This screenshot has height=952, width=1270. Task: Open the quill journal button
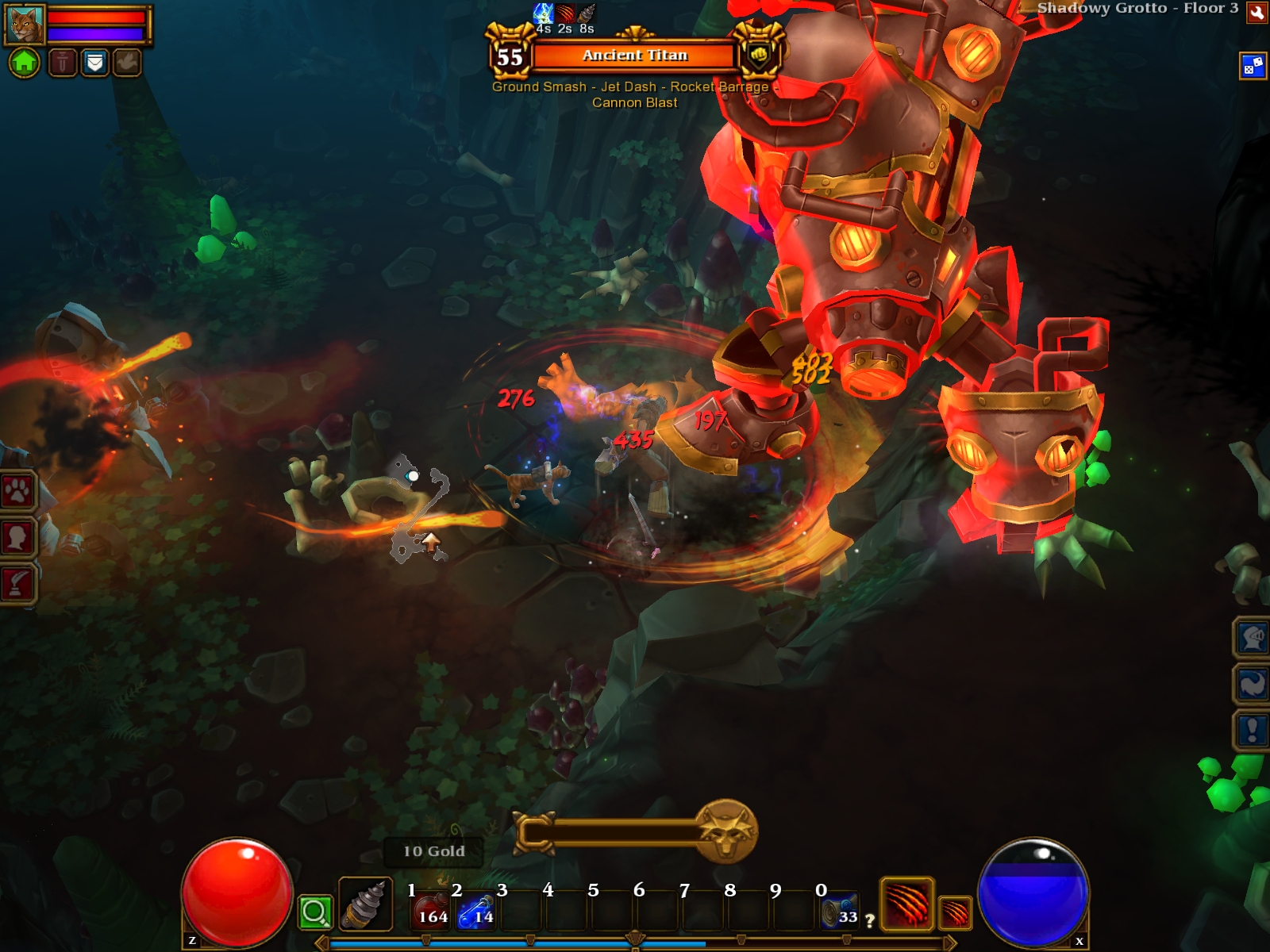[x=17, y=584]
